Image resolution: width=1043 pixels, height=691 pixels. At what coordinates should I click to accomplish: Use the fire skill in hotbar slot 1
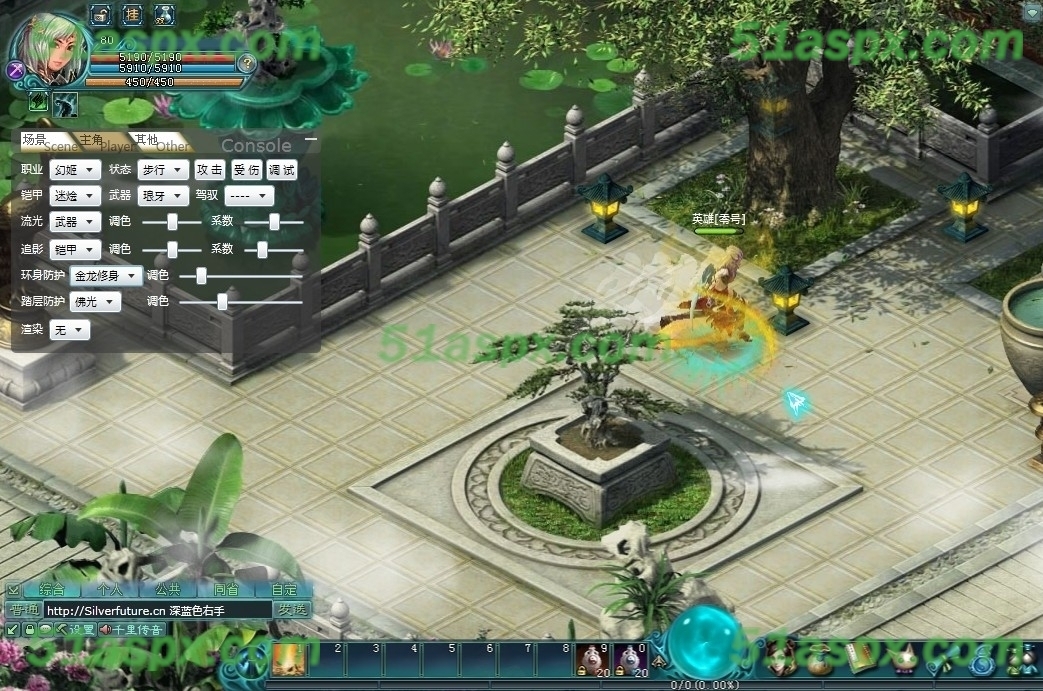point(290,660)
